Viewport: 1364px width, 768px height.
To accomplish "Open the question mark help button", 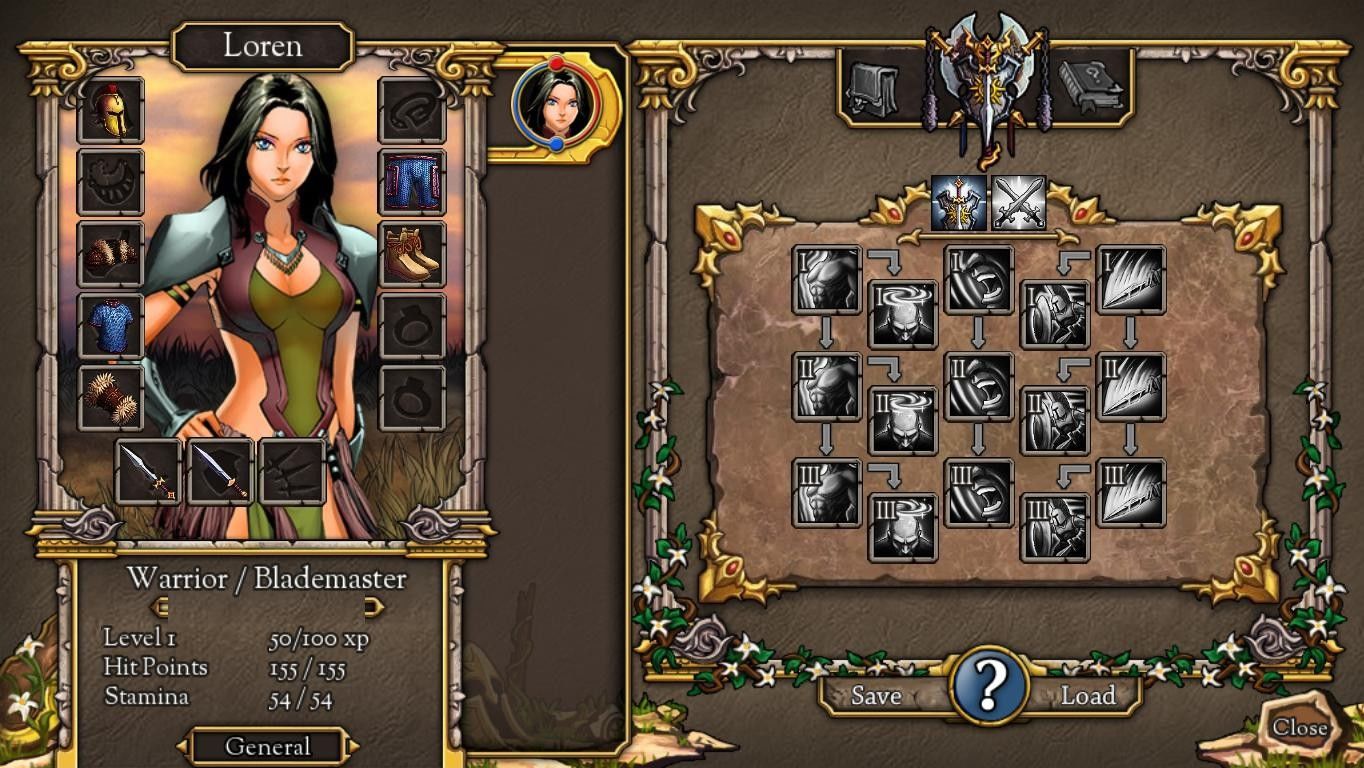I will coord(989,686).
